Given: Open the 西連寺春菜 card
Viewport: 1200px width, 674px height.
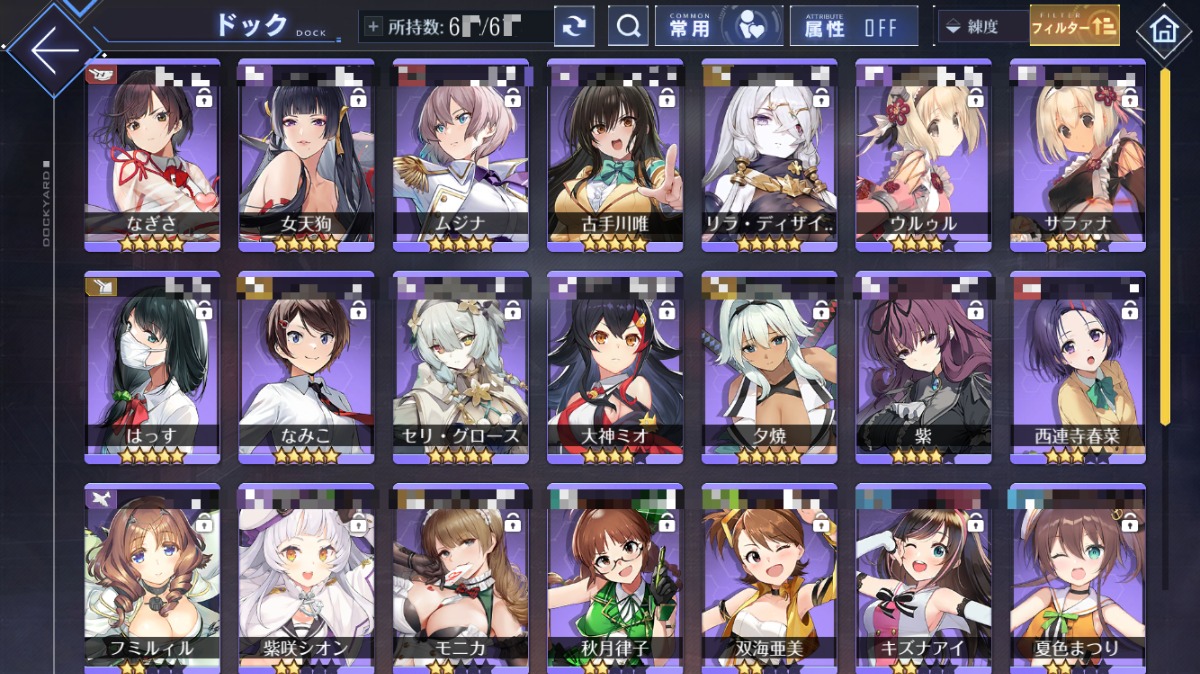Looking at the screenshot, I should coord(1077,367).
